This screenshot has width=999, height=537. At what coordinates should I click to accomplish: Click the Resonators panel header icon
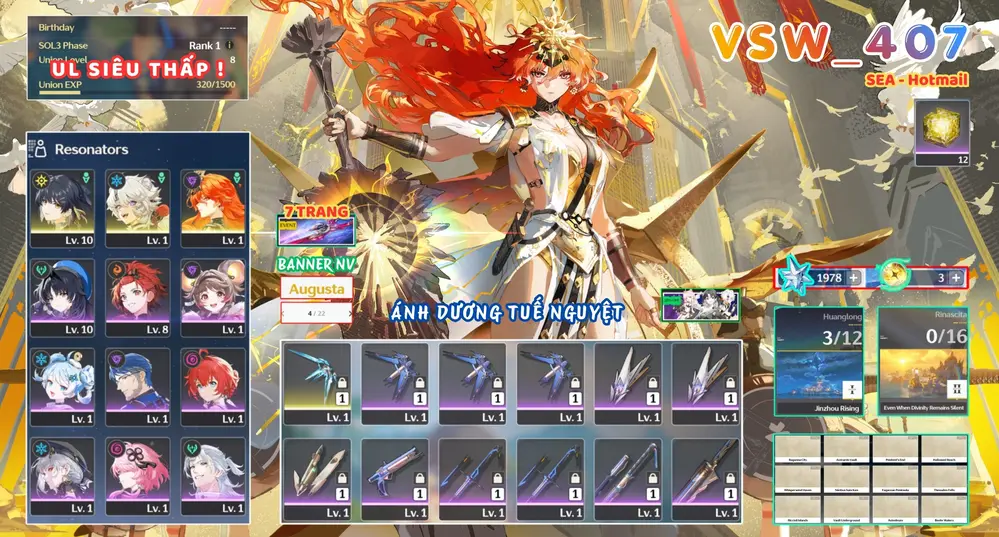coord(38,149)
